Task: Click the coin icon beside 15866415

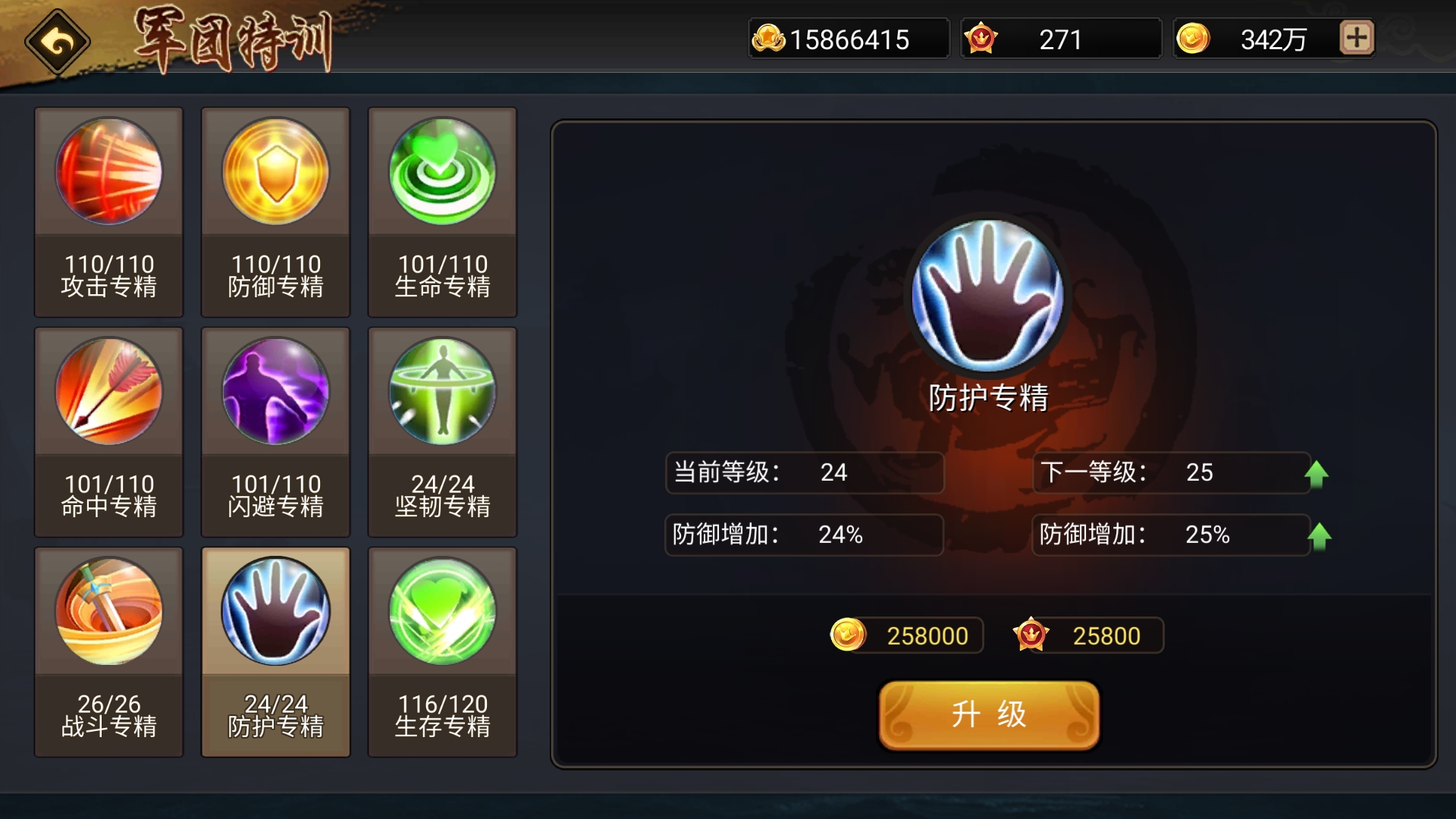Action: click(x=768, y=38)
